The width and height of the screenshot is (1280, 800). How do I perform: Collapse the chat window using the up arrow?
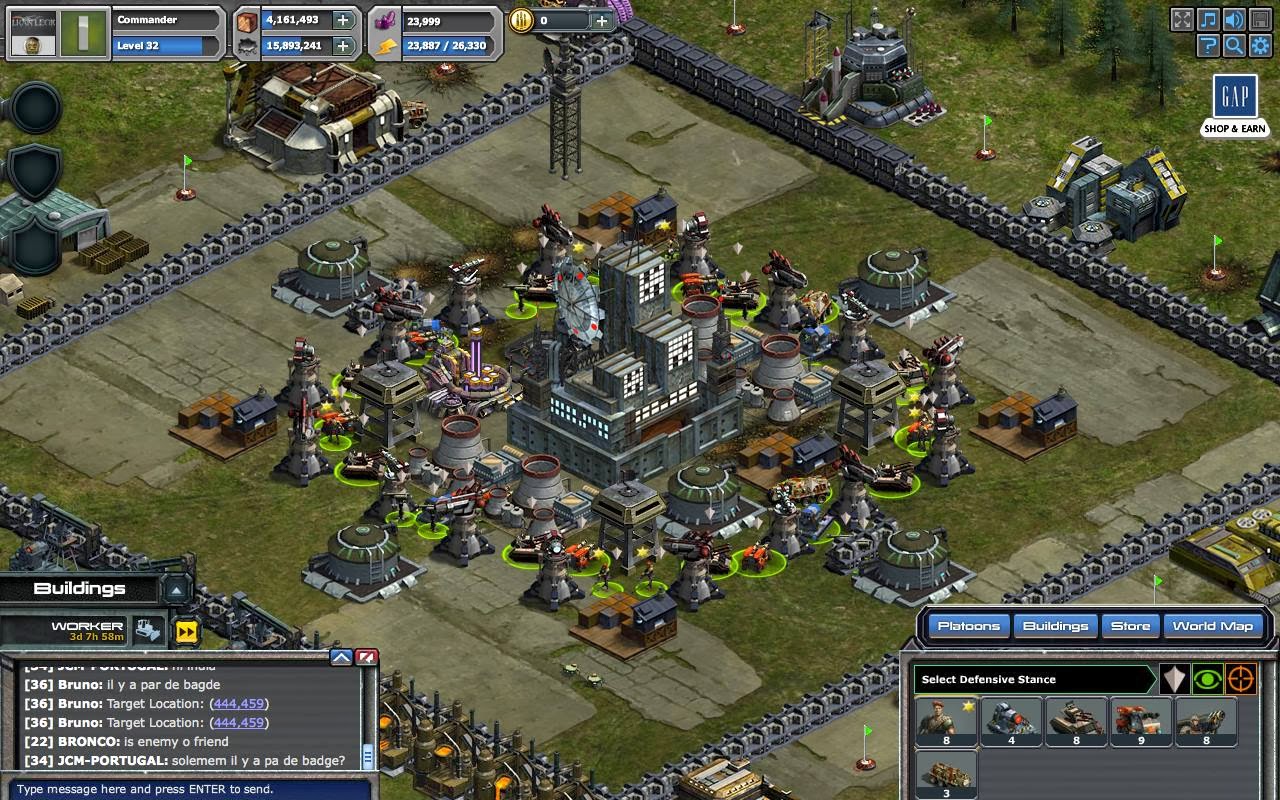[340, 656]
